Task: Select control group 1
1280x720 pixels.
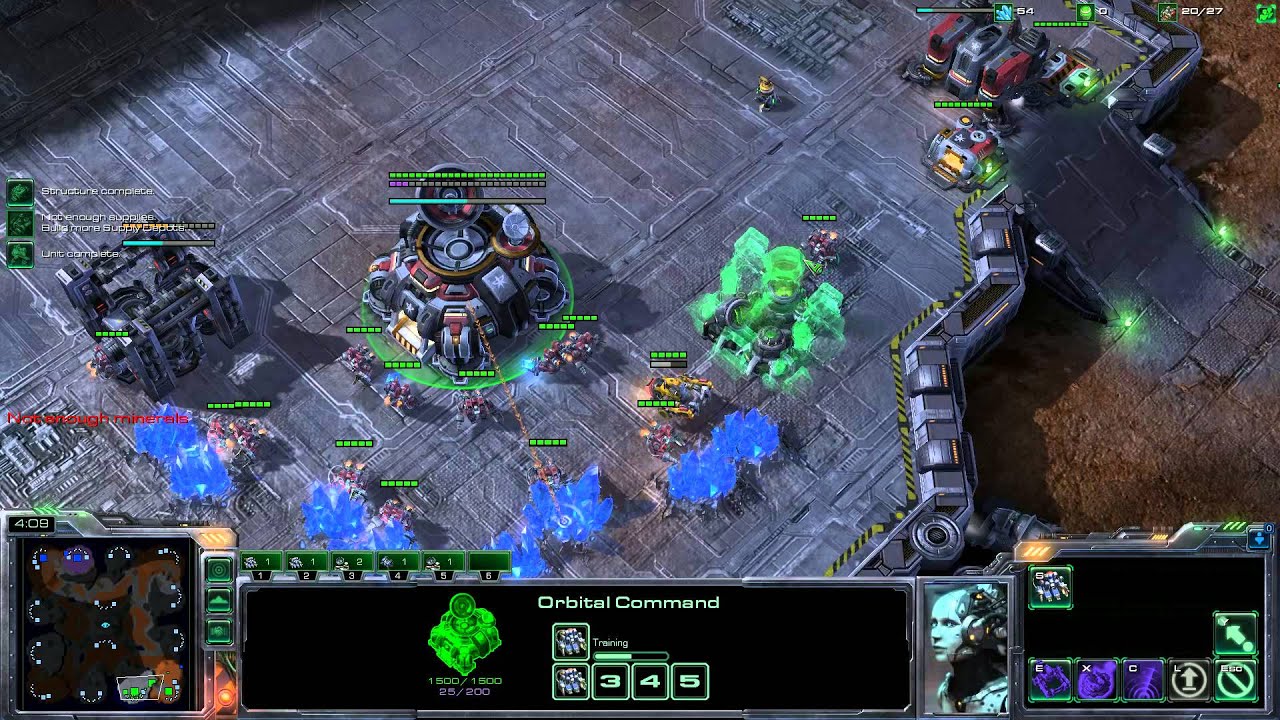Action: coord(261,565)
